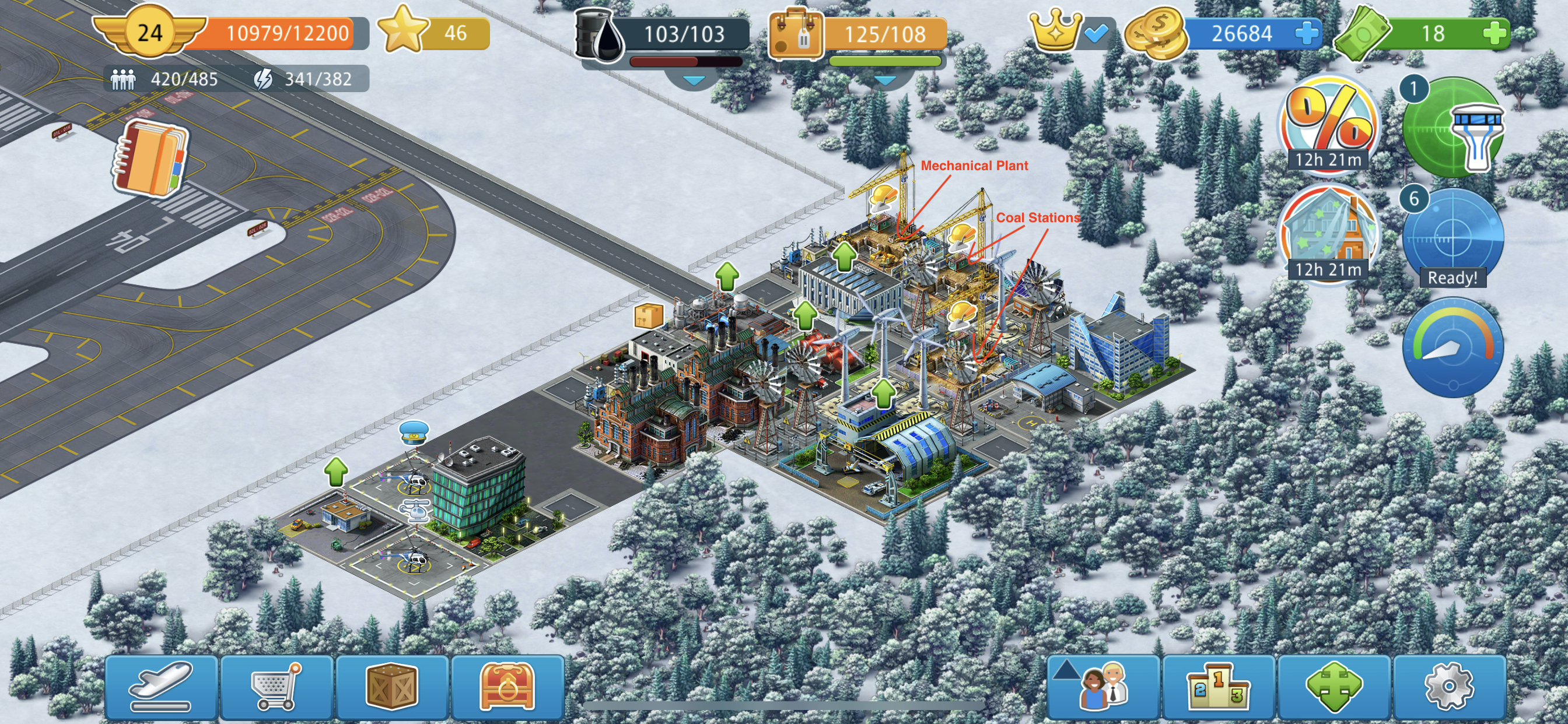Show the leaderboard podium rankings

pos(1219,687)
